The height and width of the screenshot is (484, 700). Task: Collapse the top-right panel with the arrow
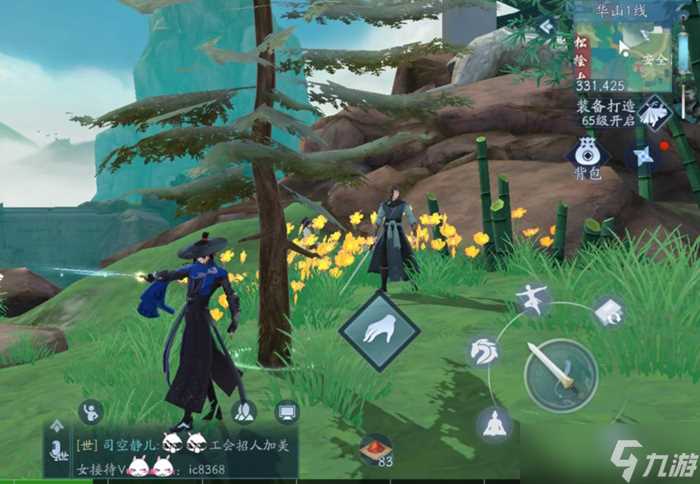point(545,28)
